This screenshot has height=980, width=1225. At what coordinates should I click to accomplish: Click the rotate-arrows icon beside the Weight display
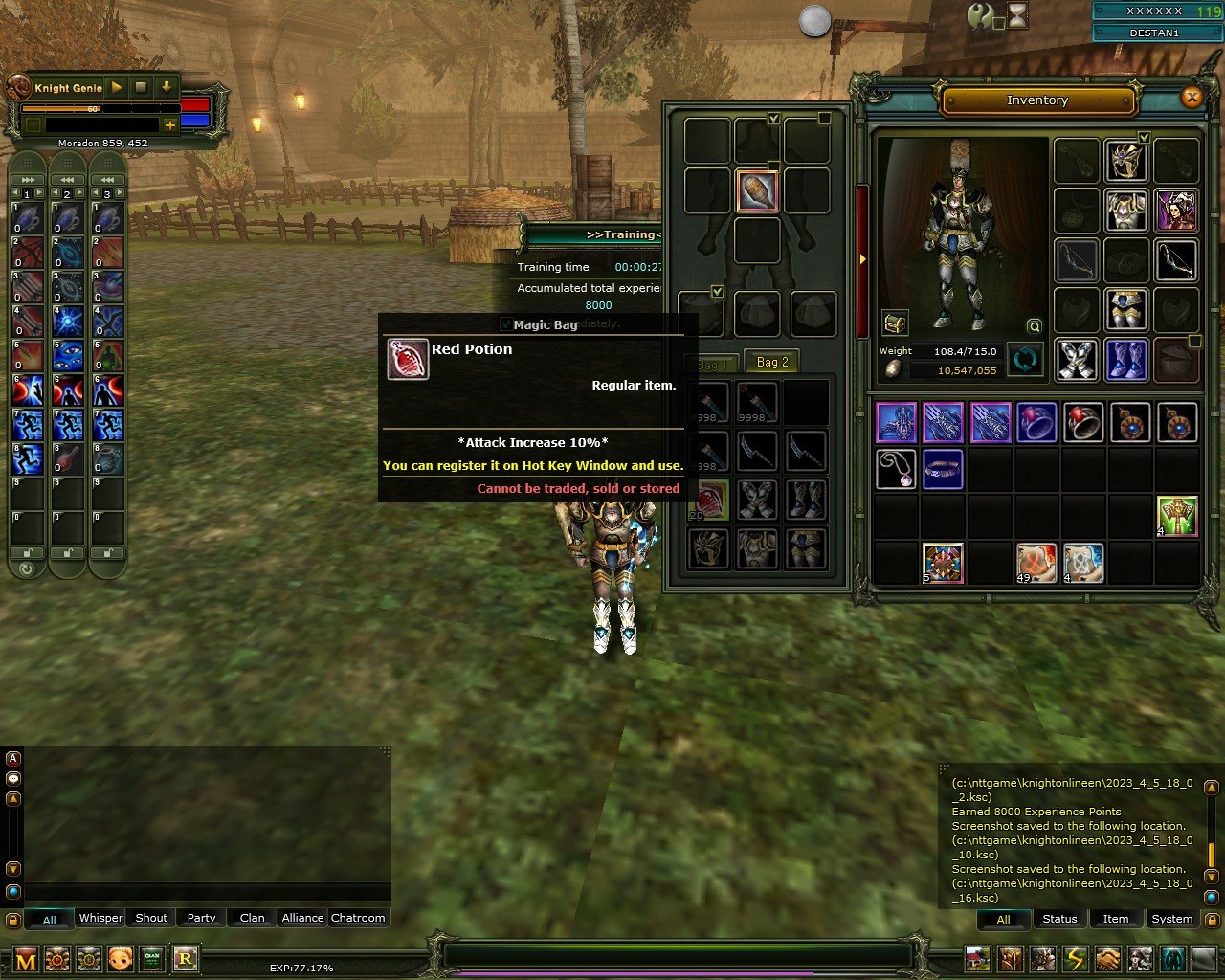1025,358
